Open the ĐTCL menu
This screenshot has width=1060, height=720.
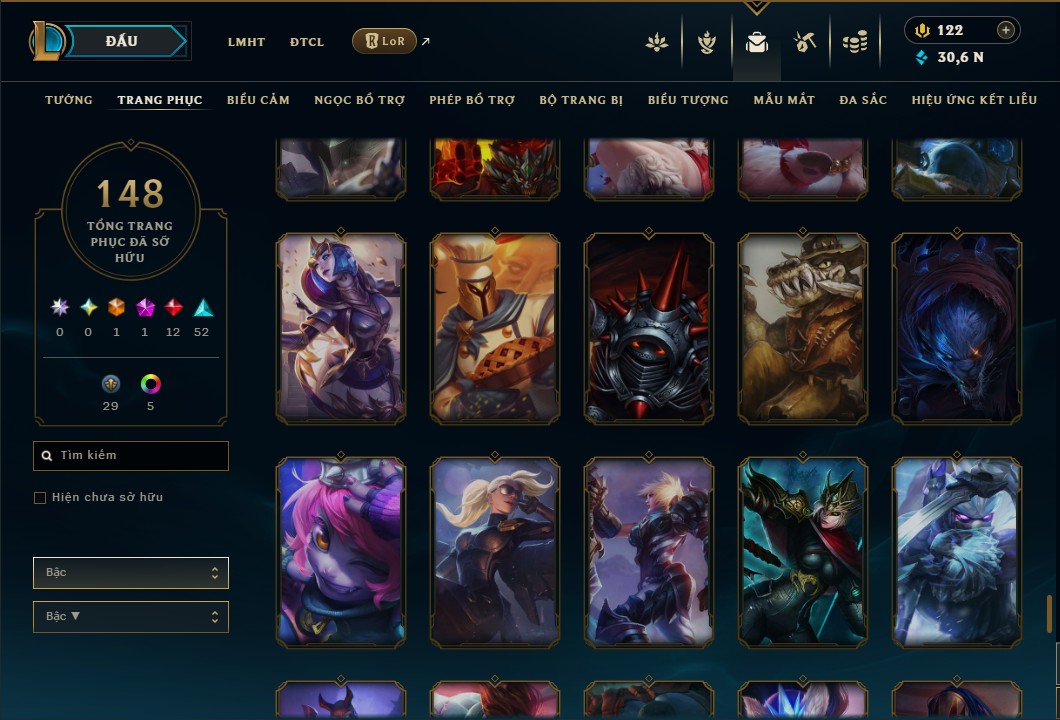coord(307,42)
